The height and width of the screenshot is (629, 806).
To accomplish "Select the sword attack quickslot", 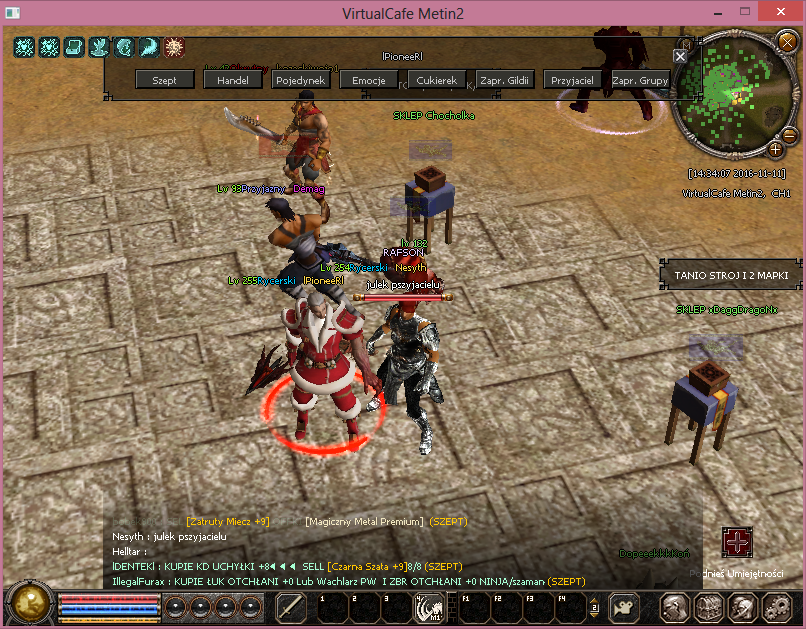I will (291, 607).
